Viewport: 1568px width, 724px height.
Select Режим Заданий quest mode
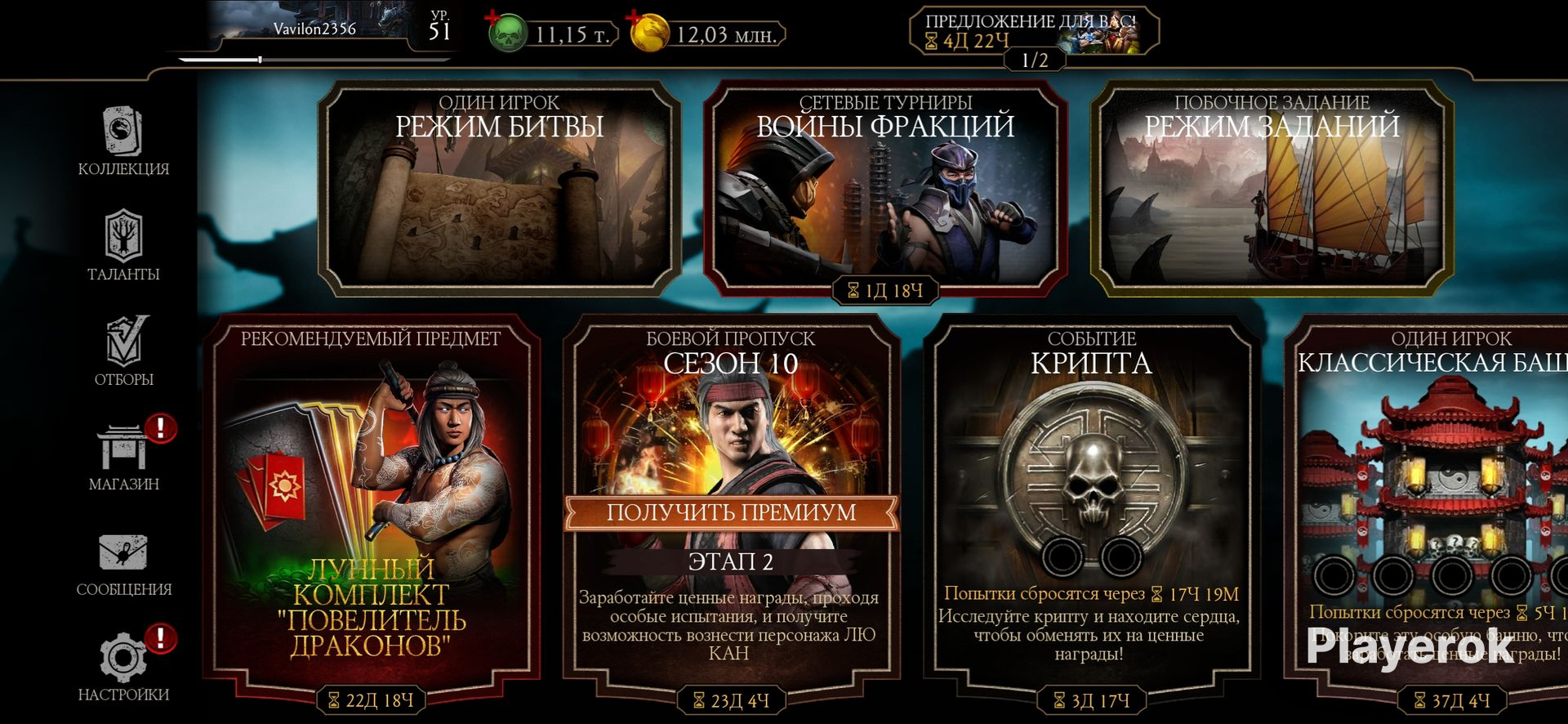(1272, 188)
